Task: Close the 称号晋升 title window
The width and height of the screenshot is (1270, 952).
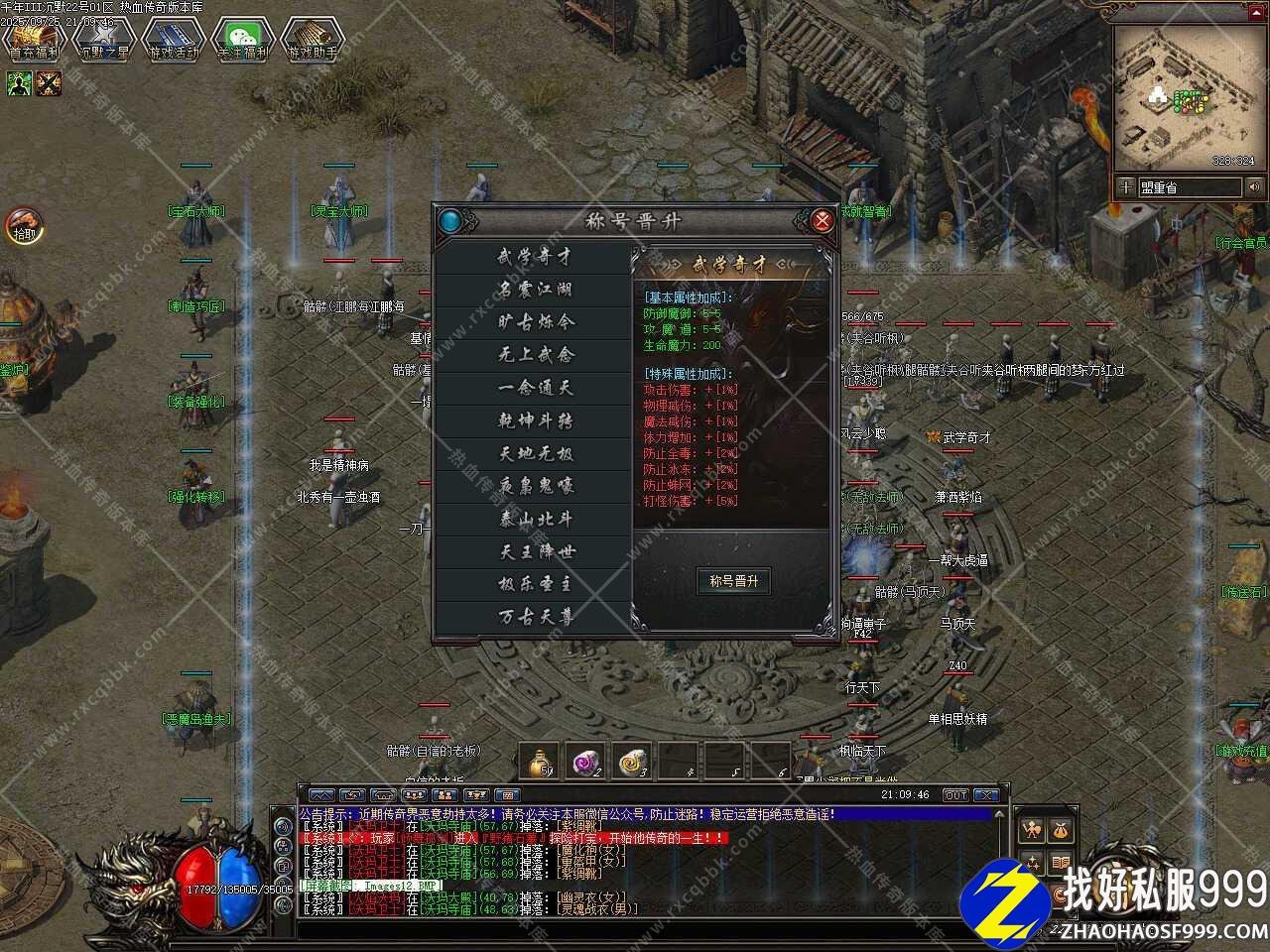Action: 822,220
